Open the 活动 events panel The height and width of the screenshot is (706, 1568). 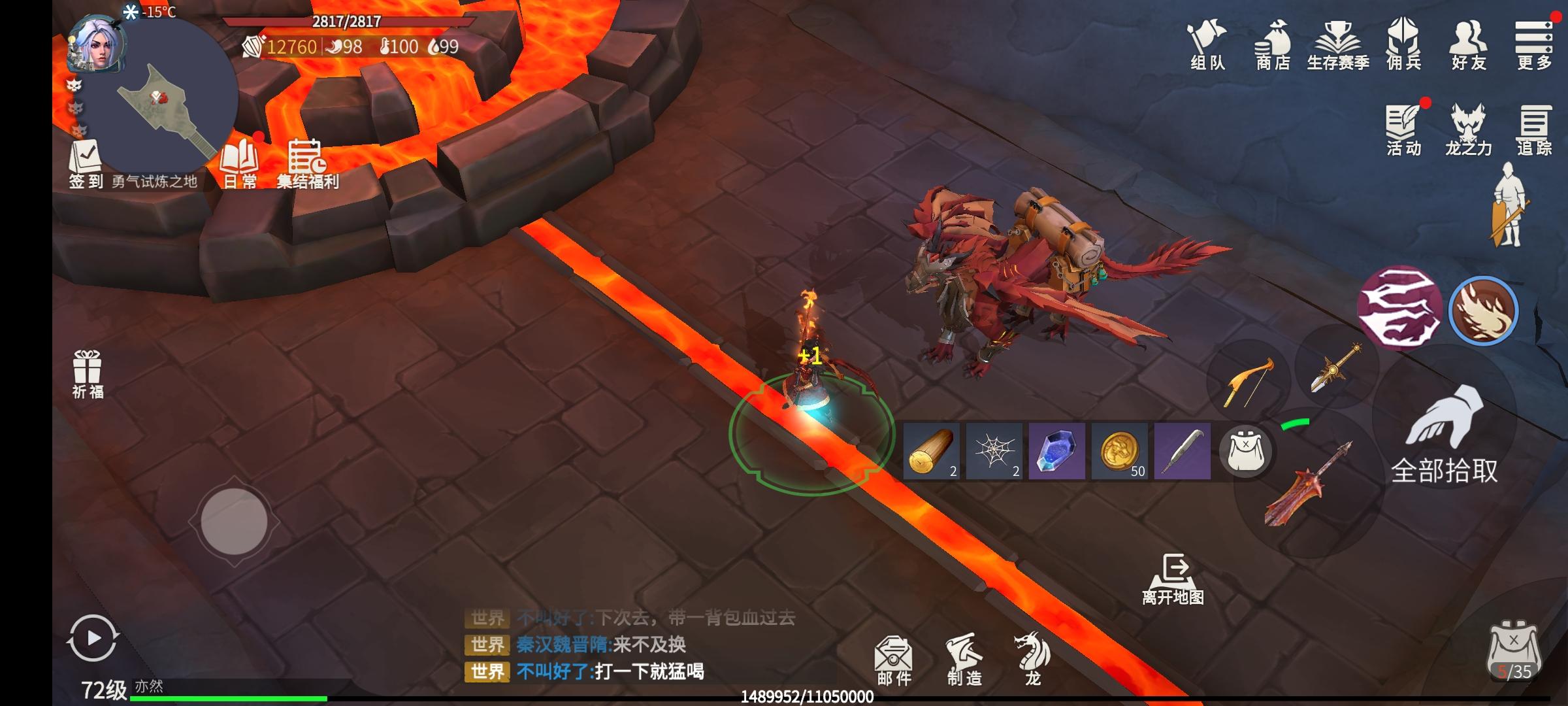1403,129
